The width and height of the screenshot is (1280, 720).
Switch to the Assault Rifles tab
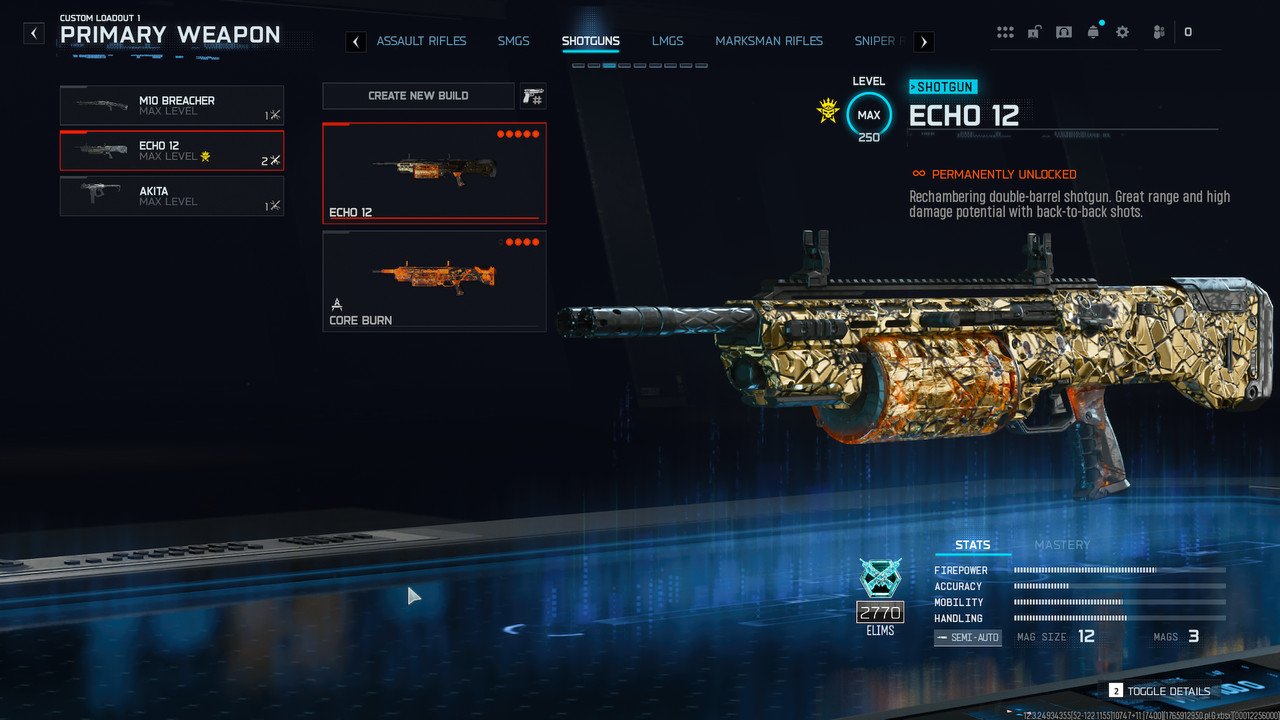point(421,41)
